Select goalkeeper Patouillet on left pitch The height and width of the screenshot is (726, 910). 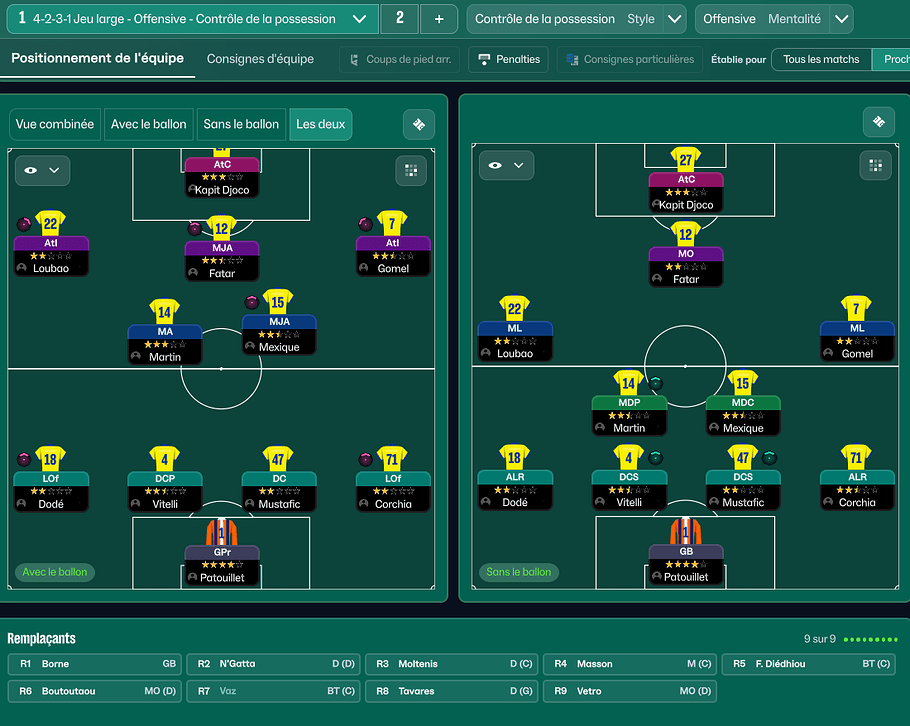(x=221, y=565)
